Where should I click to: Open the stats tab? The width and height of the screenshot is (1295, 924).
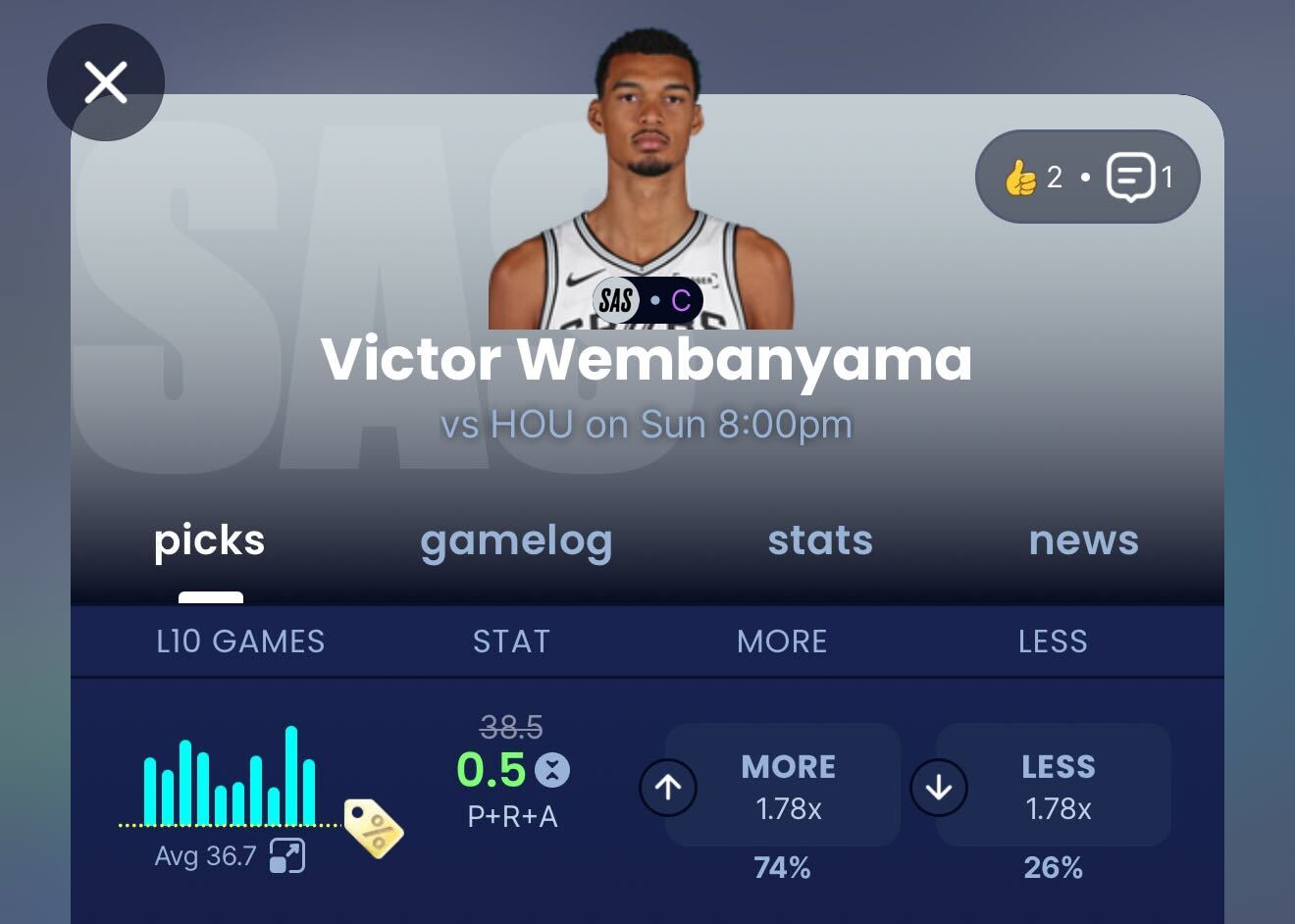(x=820, y=540)
